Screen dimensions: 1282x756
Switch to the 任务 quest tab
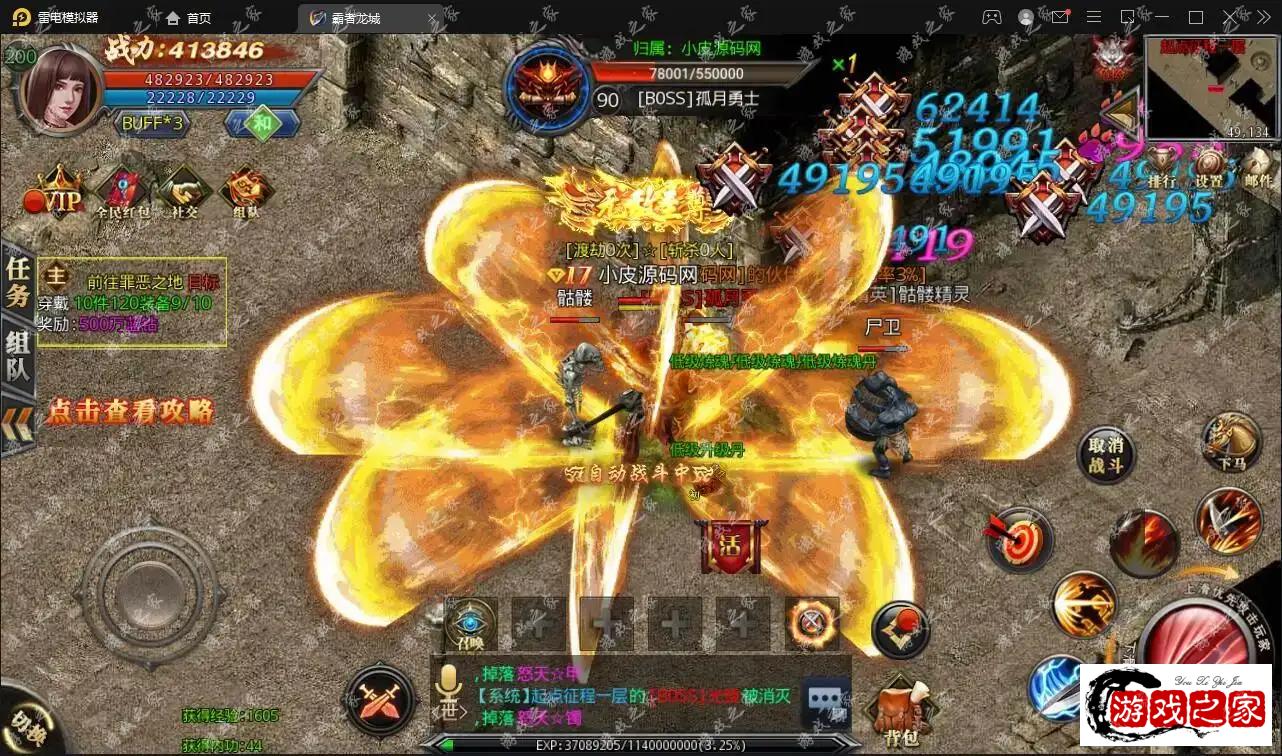click(x=18, y=282)
